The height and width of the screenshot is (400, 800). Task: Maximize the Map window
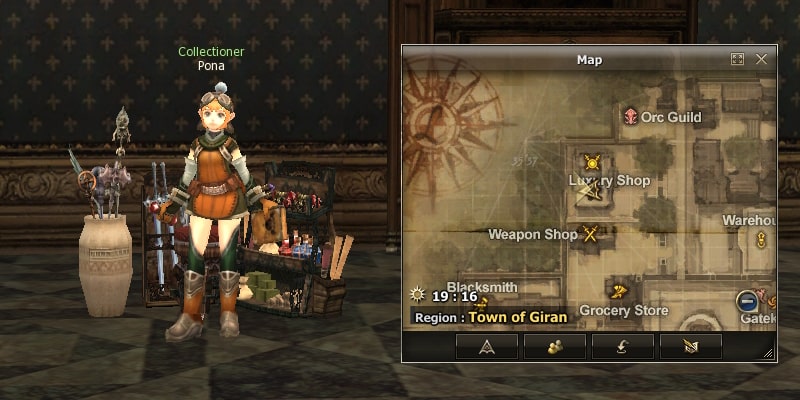coord(738,60)
